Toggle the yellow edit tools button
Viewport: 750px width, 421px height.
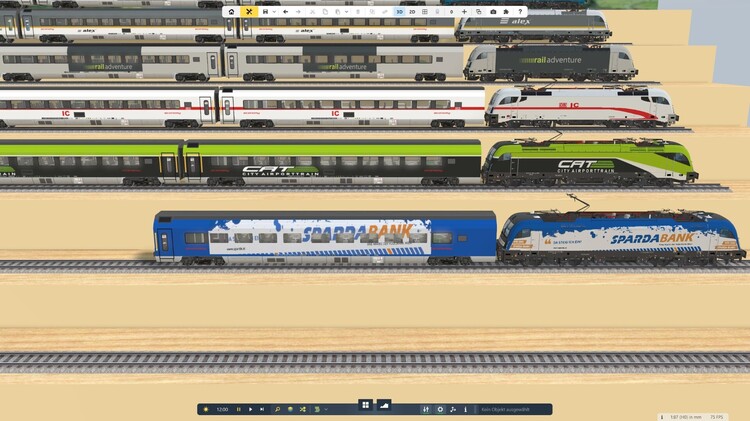tap(249, 11)
